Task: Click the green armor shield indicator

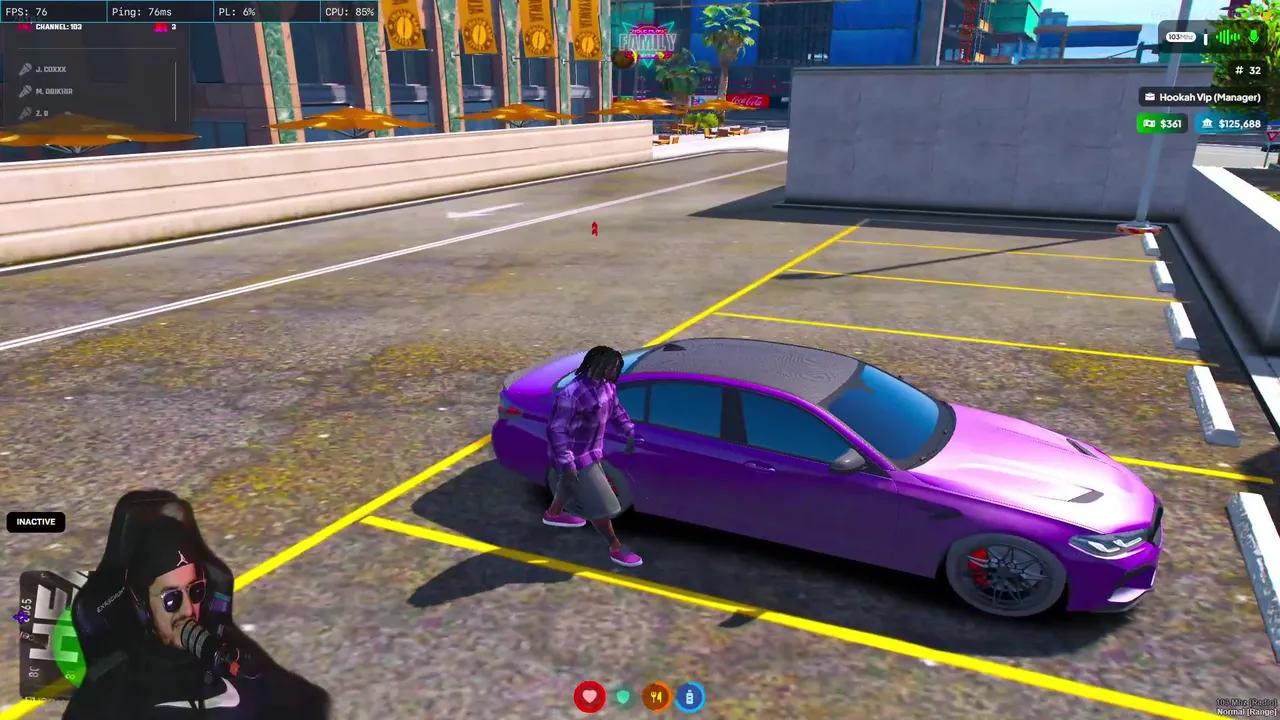Action: click(623, 695)
